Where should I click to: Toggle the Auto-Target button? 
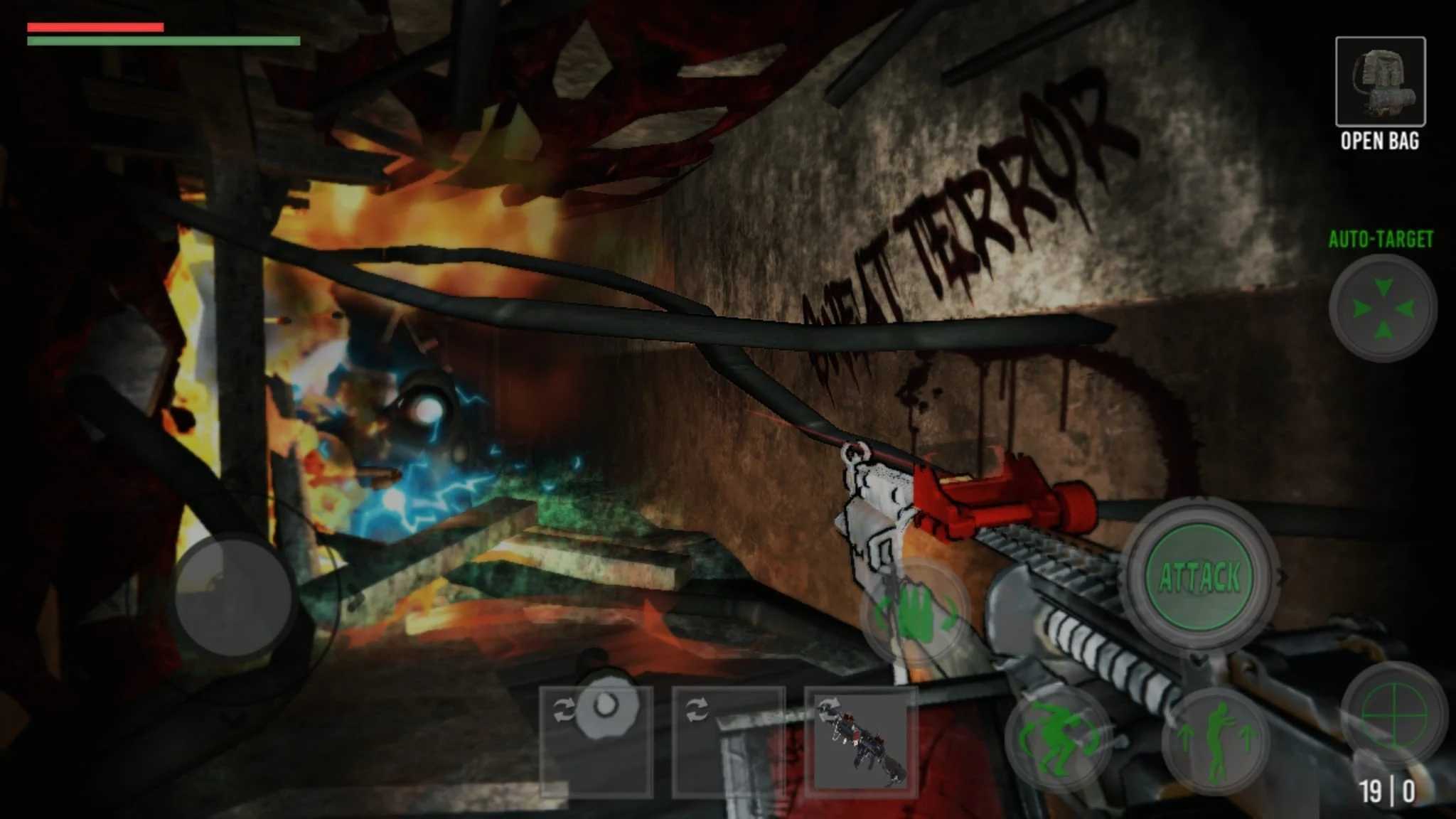click(1382, 309)
